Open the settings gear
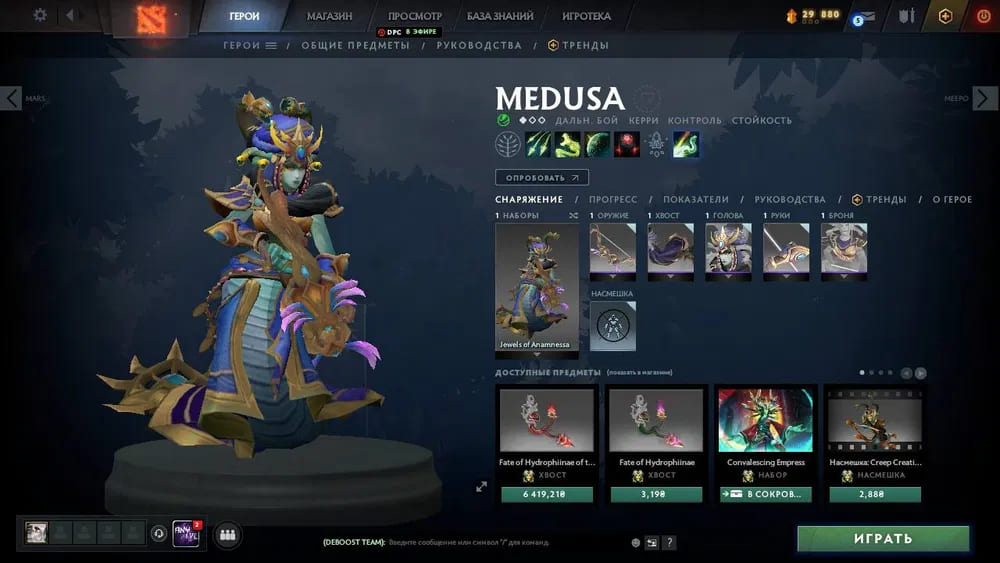This screenshot has height=563, width=1000. click(40, 15)
